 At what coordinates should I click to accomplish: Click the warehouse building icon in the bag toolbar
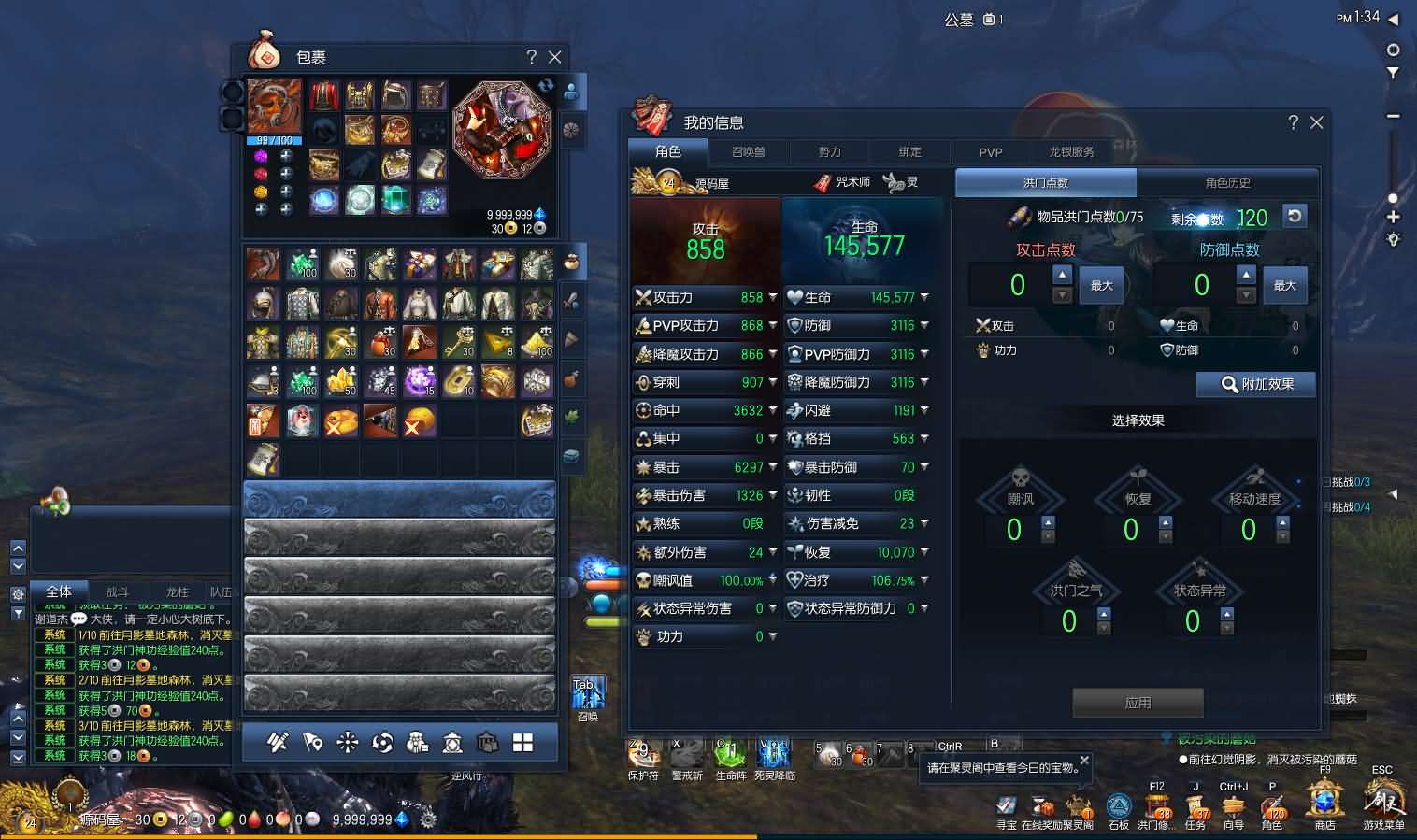pos(488,742)
